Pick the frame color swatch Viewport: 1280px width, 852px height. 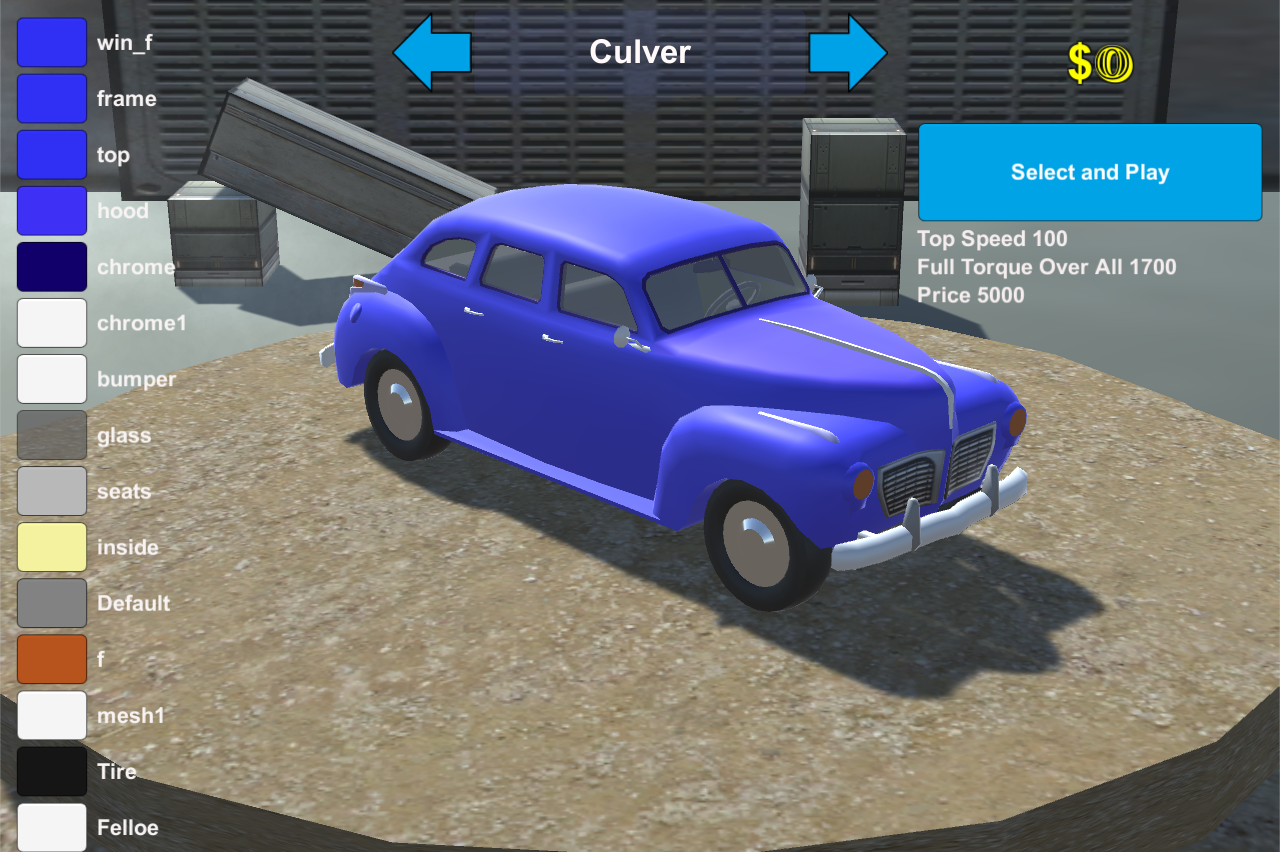[52, 99]
